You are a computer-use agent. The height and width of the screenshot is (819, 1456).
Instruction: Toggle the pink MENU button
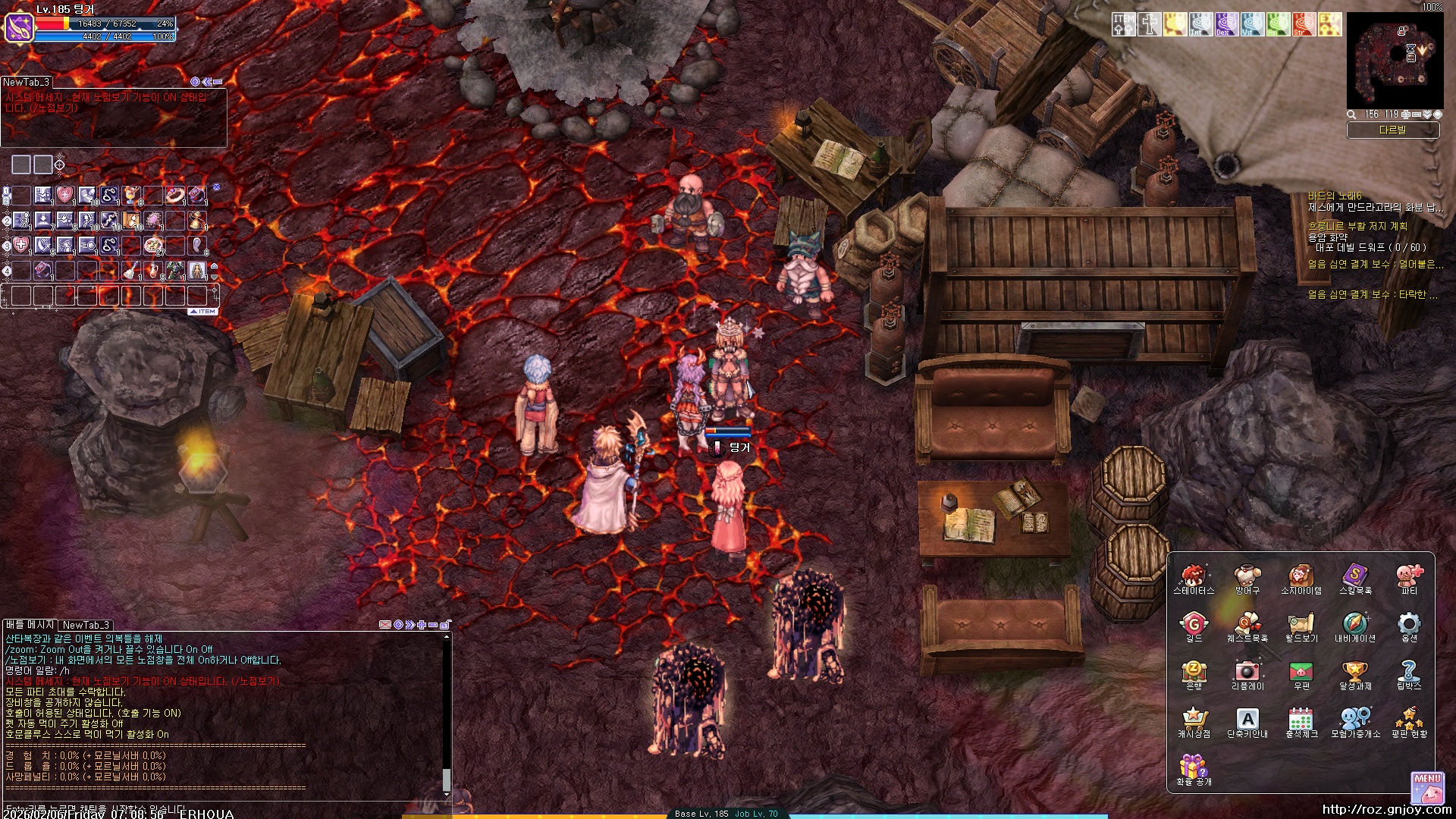[1427, 787]
